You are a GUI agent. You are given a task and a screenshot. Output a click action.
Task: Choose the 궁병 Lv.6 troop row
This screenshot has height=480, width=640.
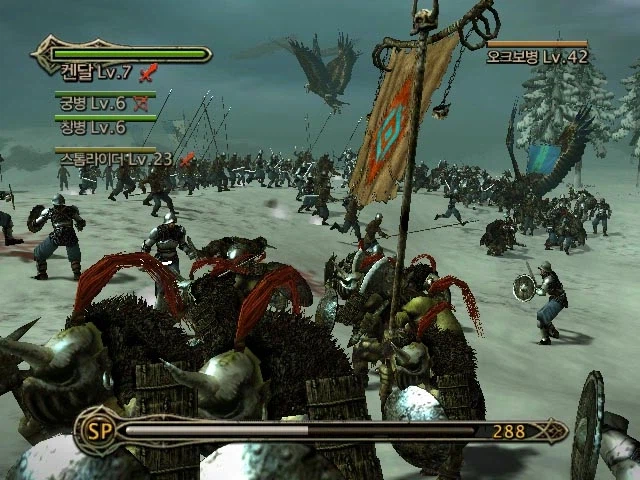91,103
